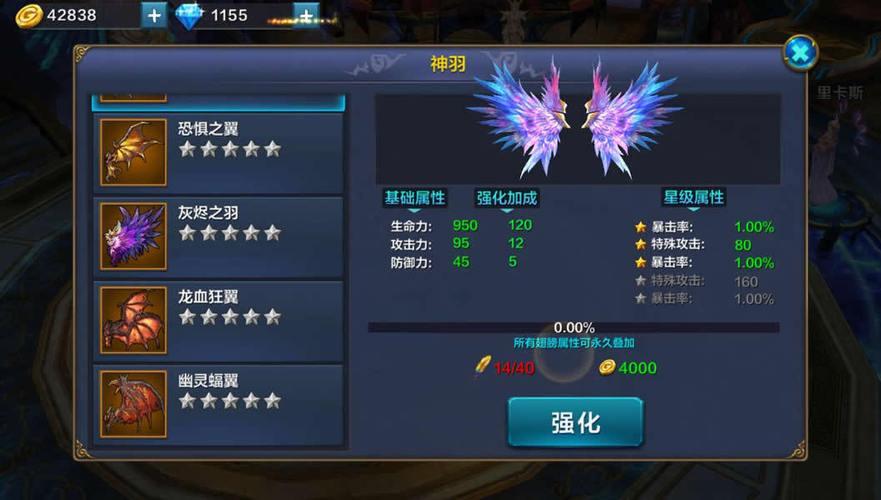
Task: Open the 强化加成 enhancement bonus header
Action: 506,197
